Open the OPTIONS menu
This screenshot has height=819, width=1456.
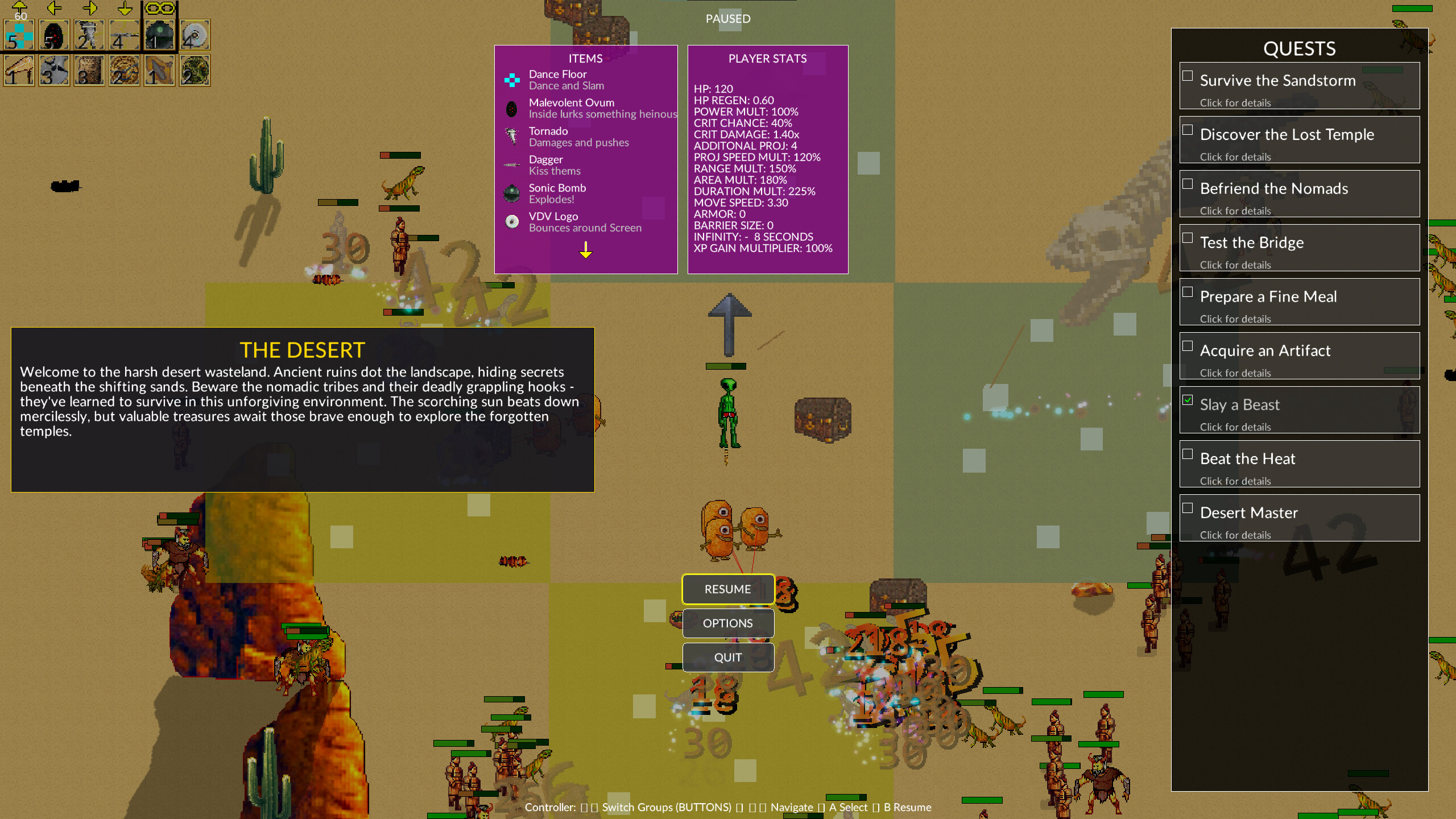728,623
